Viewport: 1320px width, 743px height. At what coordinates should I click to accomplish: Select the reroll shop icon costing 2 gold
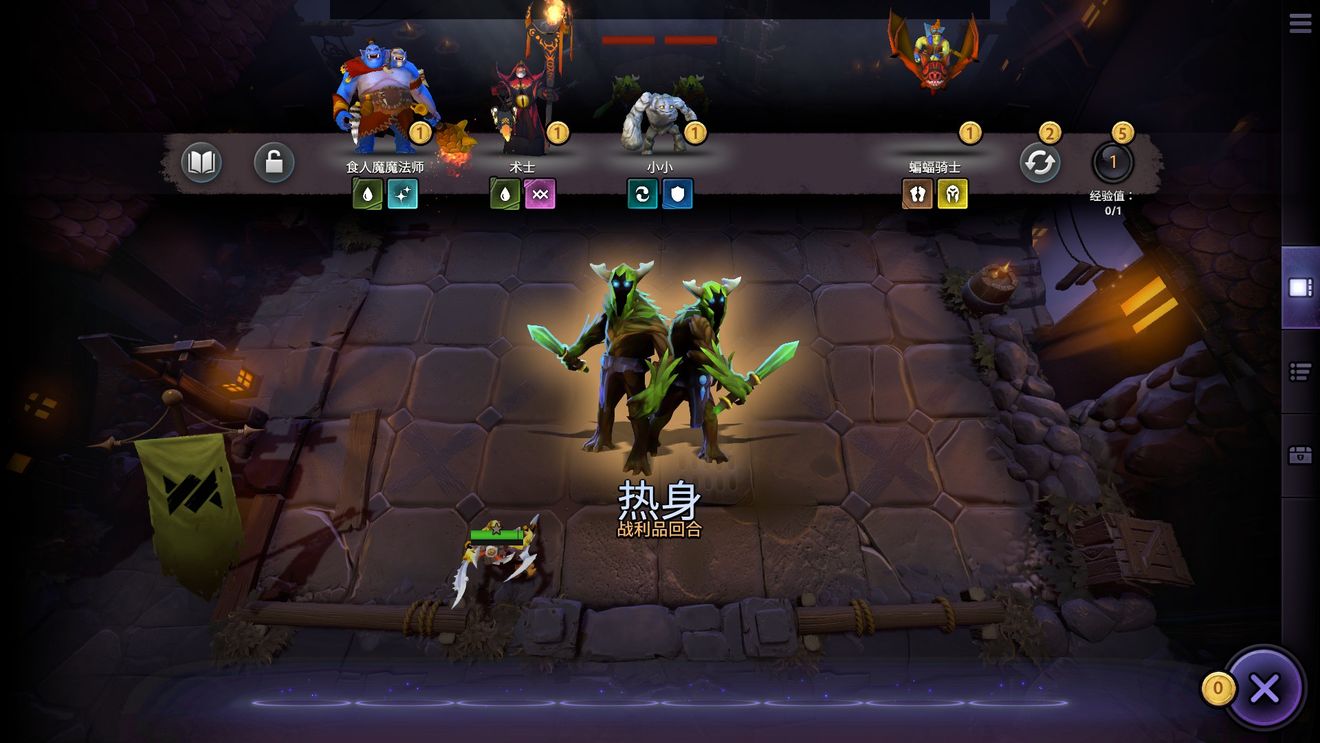click(1039, 162)
